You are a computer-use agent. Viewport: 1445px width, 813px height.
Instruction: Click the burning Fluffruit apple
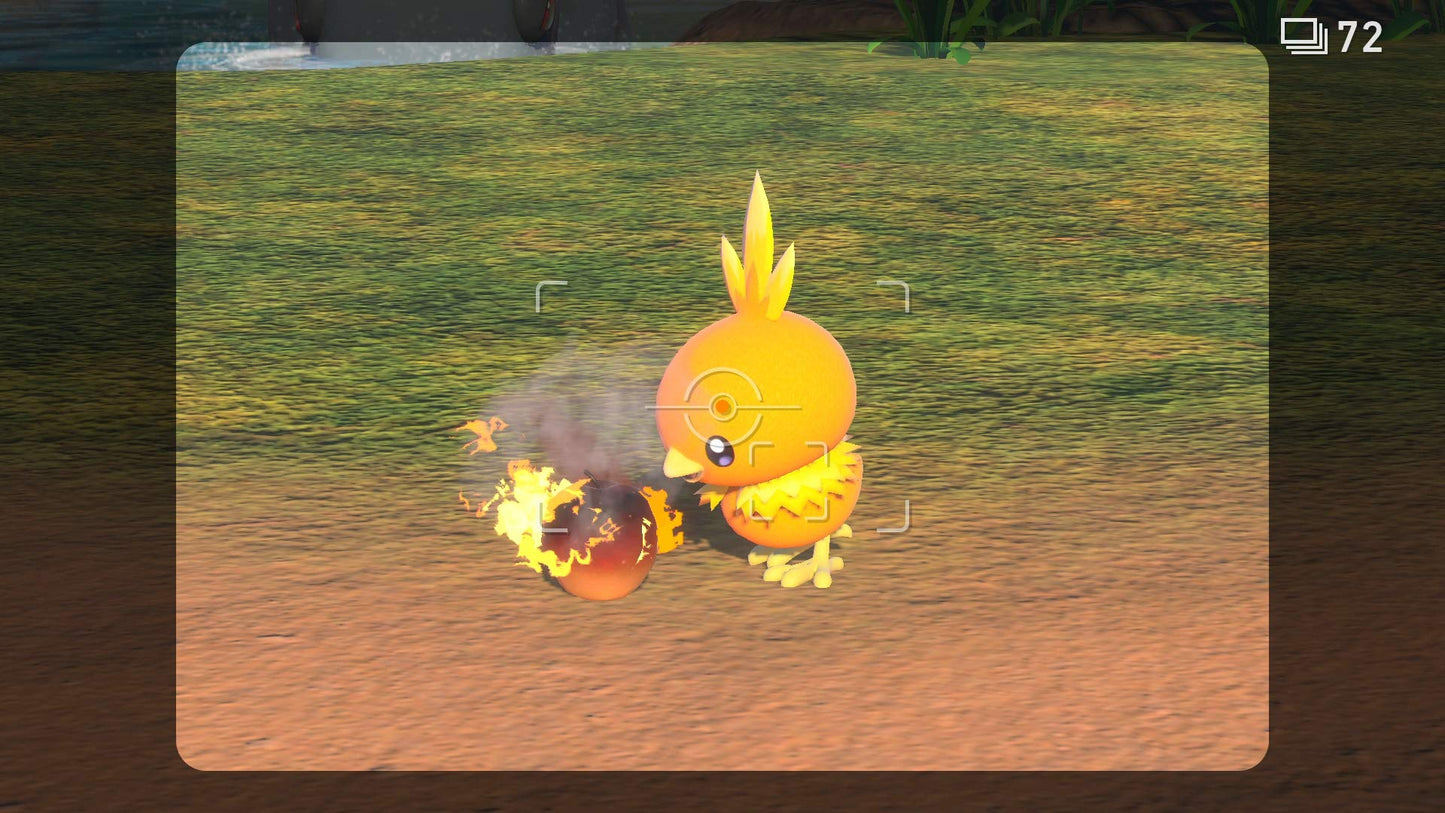tap(600, 535)
